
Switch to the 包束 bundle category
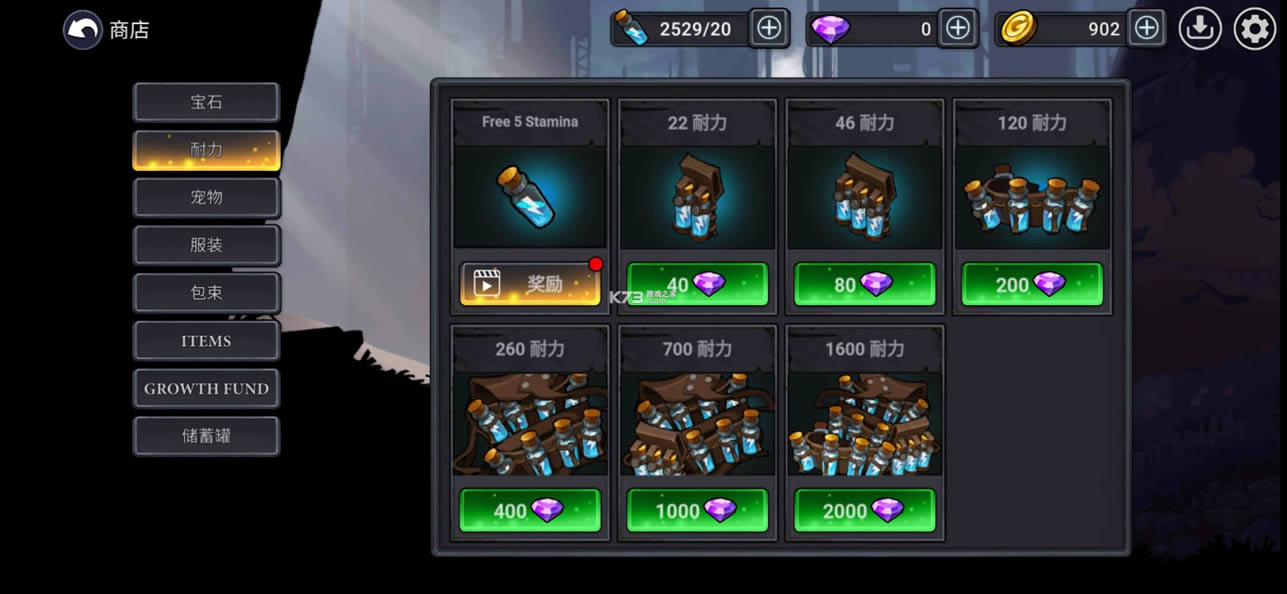pyautogui.click(x=206, y=293)
